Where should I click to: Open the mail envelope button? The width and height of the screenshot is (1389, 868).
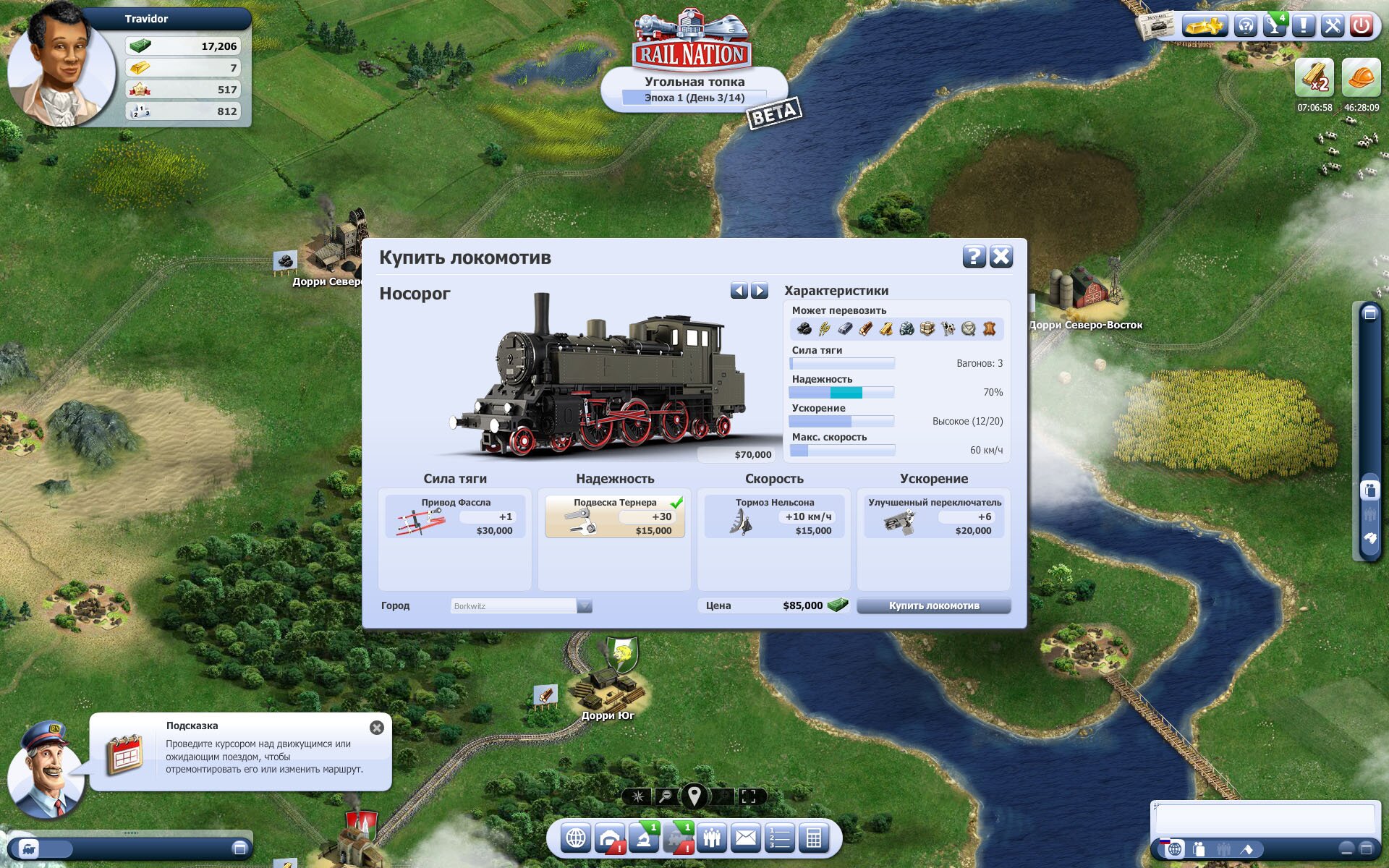click(x=745, y=838)
